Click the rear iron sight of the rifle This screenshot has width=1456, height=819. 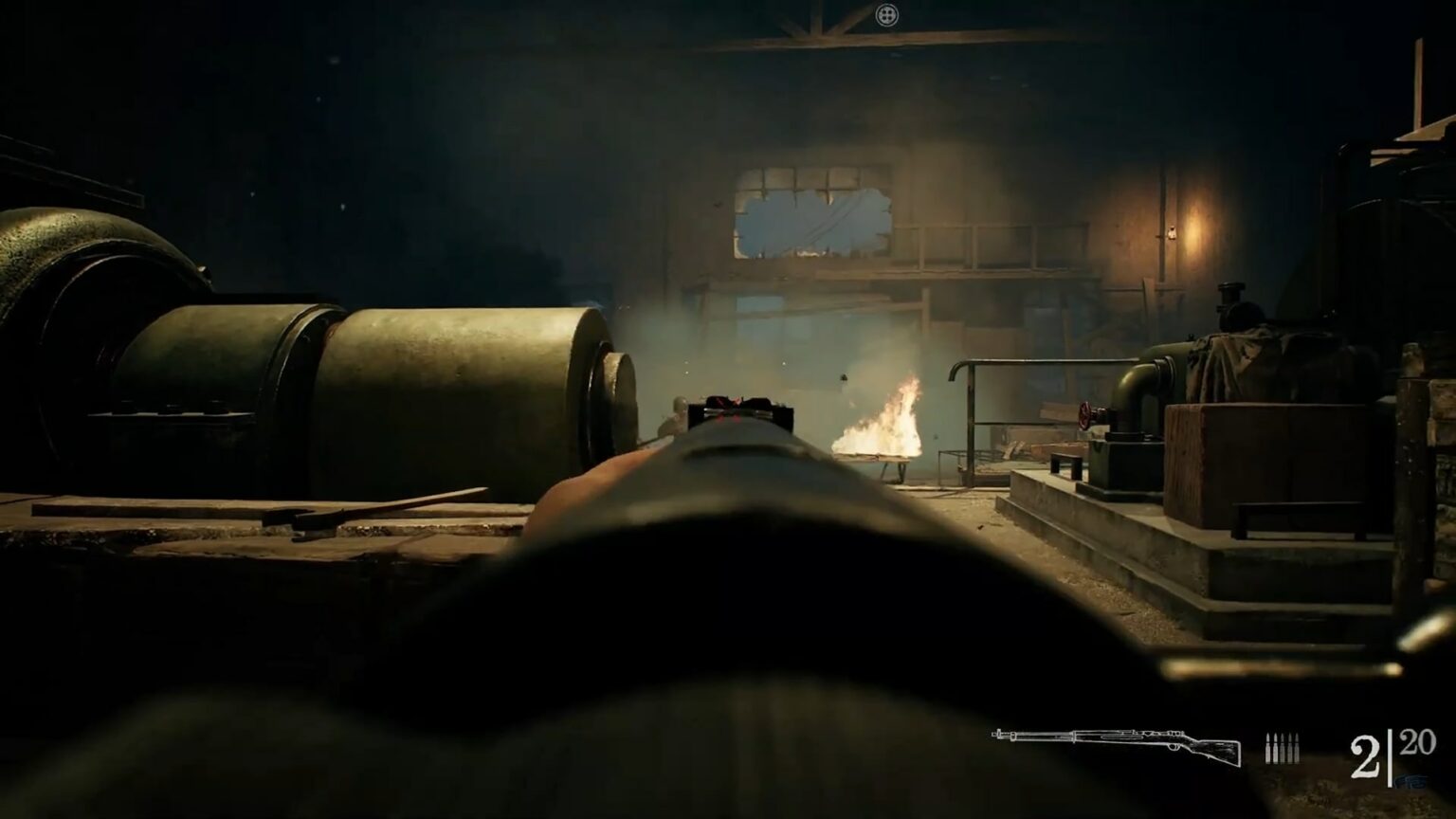(x=739, y=408)
